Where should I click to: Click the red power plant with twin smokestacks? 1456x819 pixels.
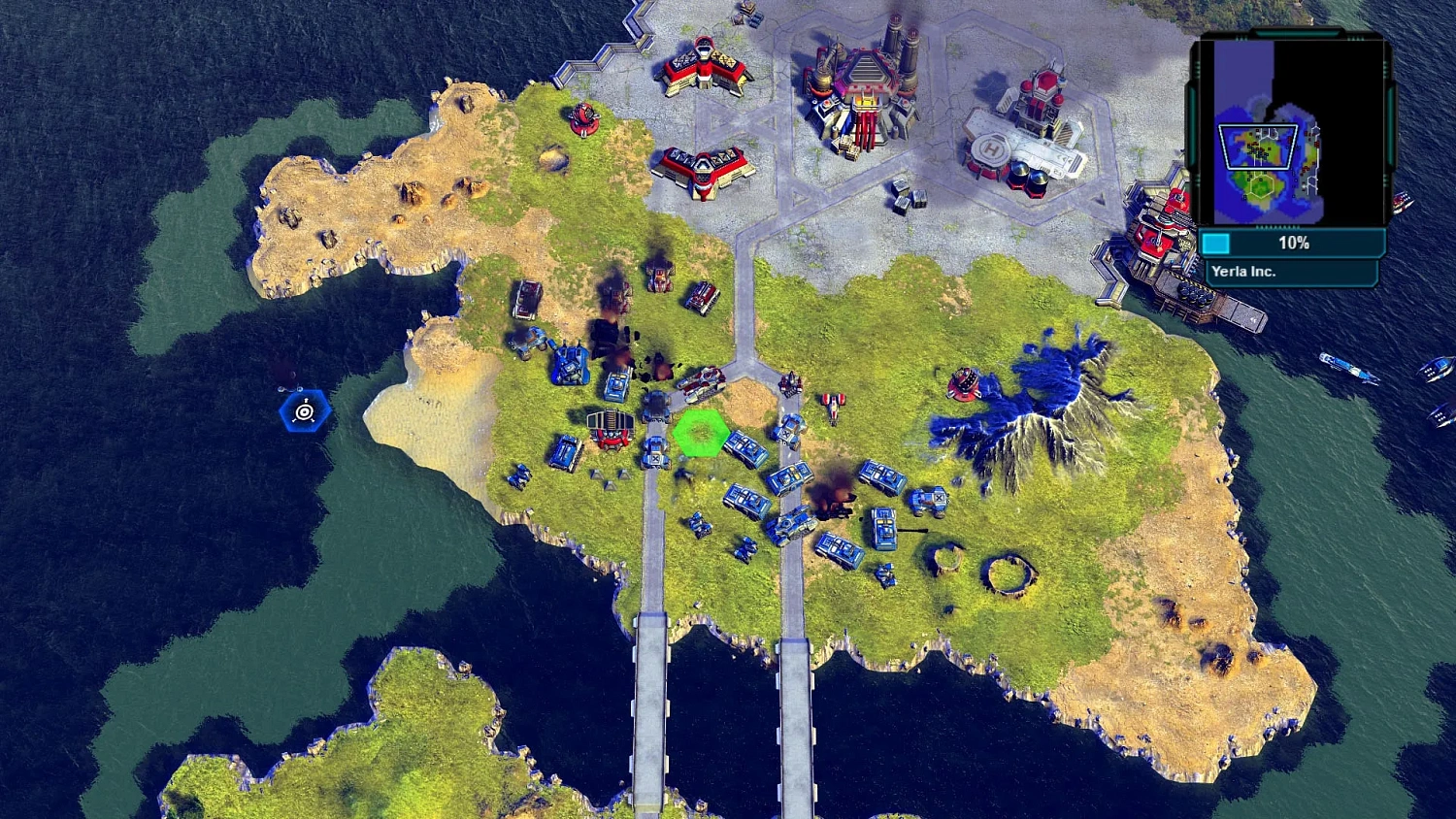click(862, 87)
